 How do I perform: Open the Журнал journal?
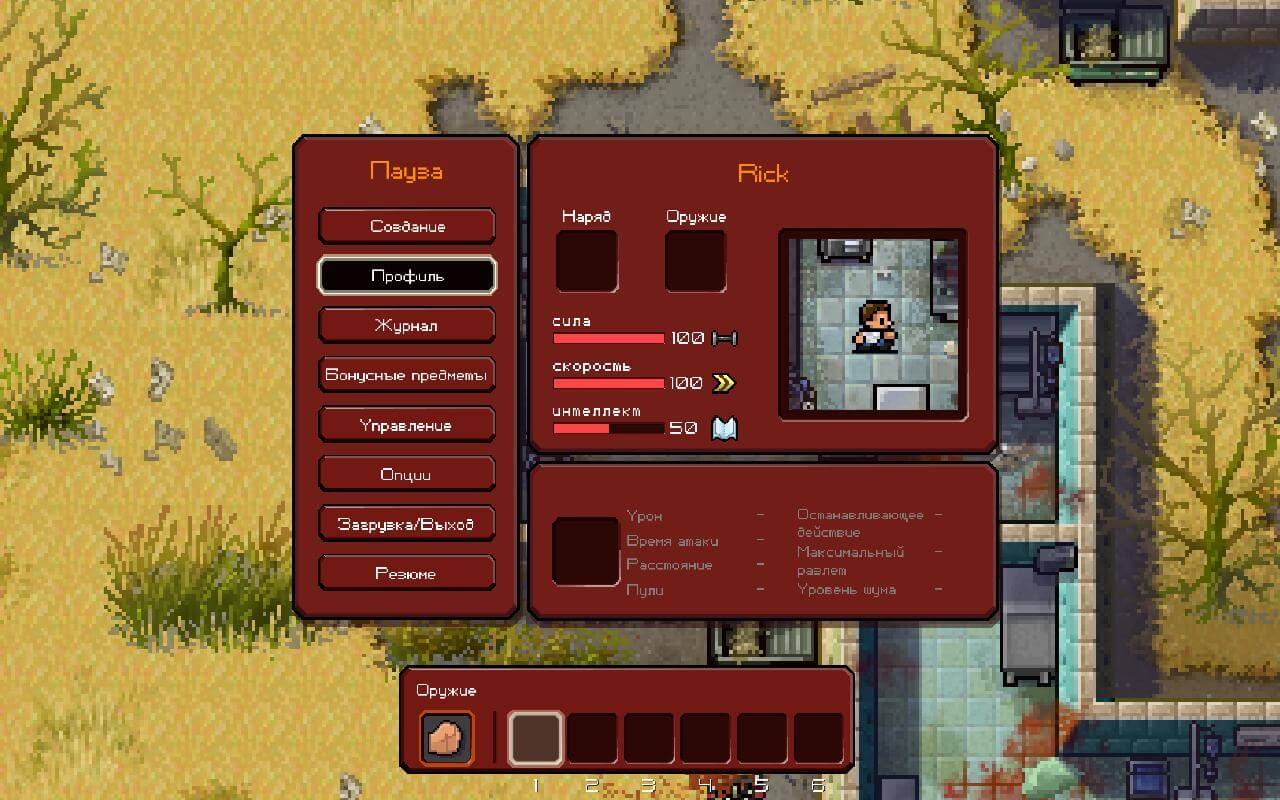pyautogui.click(x=407, y=325)
